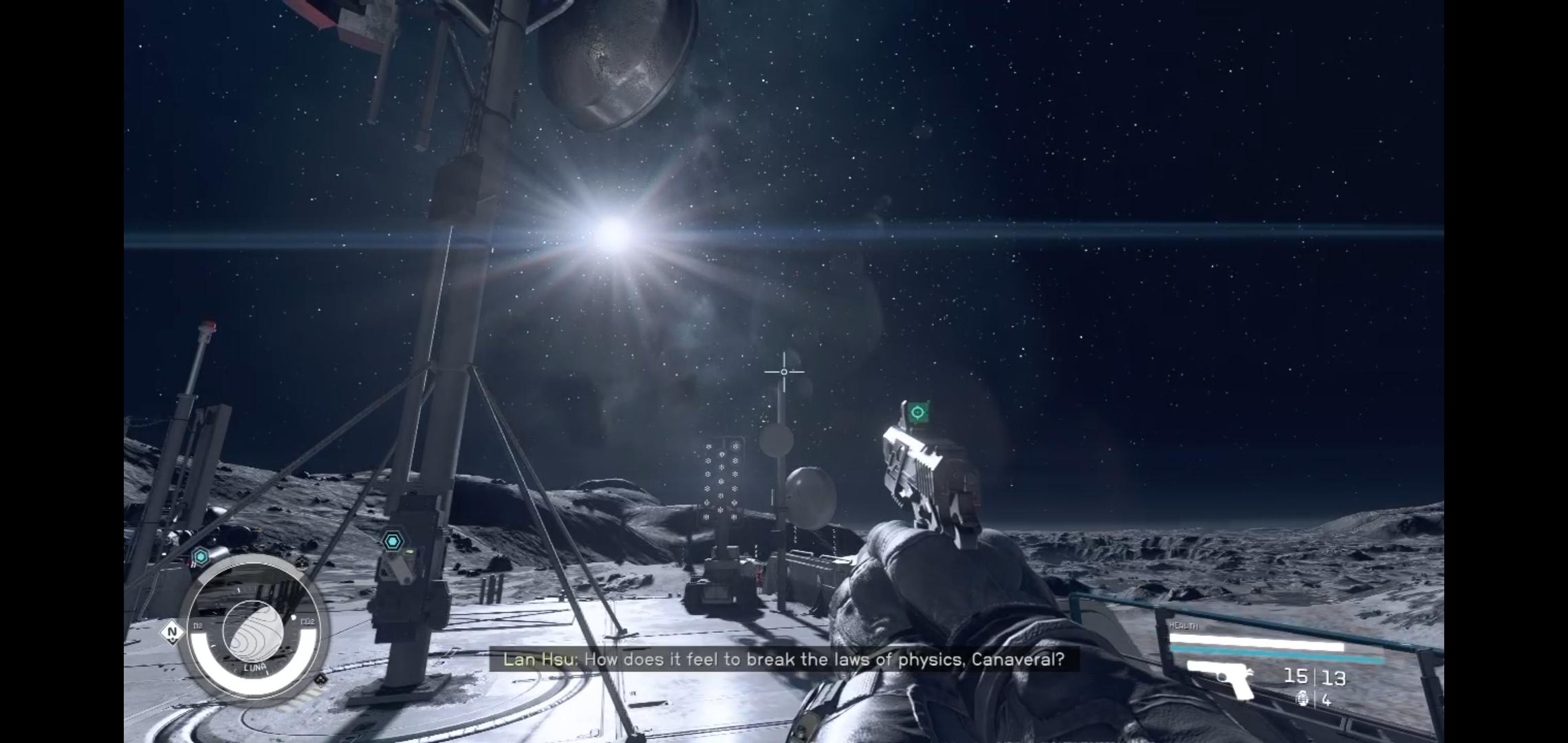The image size is (1568, 743).
Task: Expand the HEALTH label above the health bar
Action: pos(1184,625)
